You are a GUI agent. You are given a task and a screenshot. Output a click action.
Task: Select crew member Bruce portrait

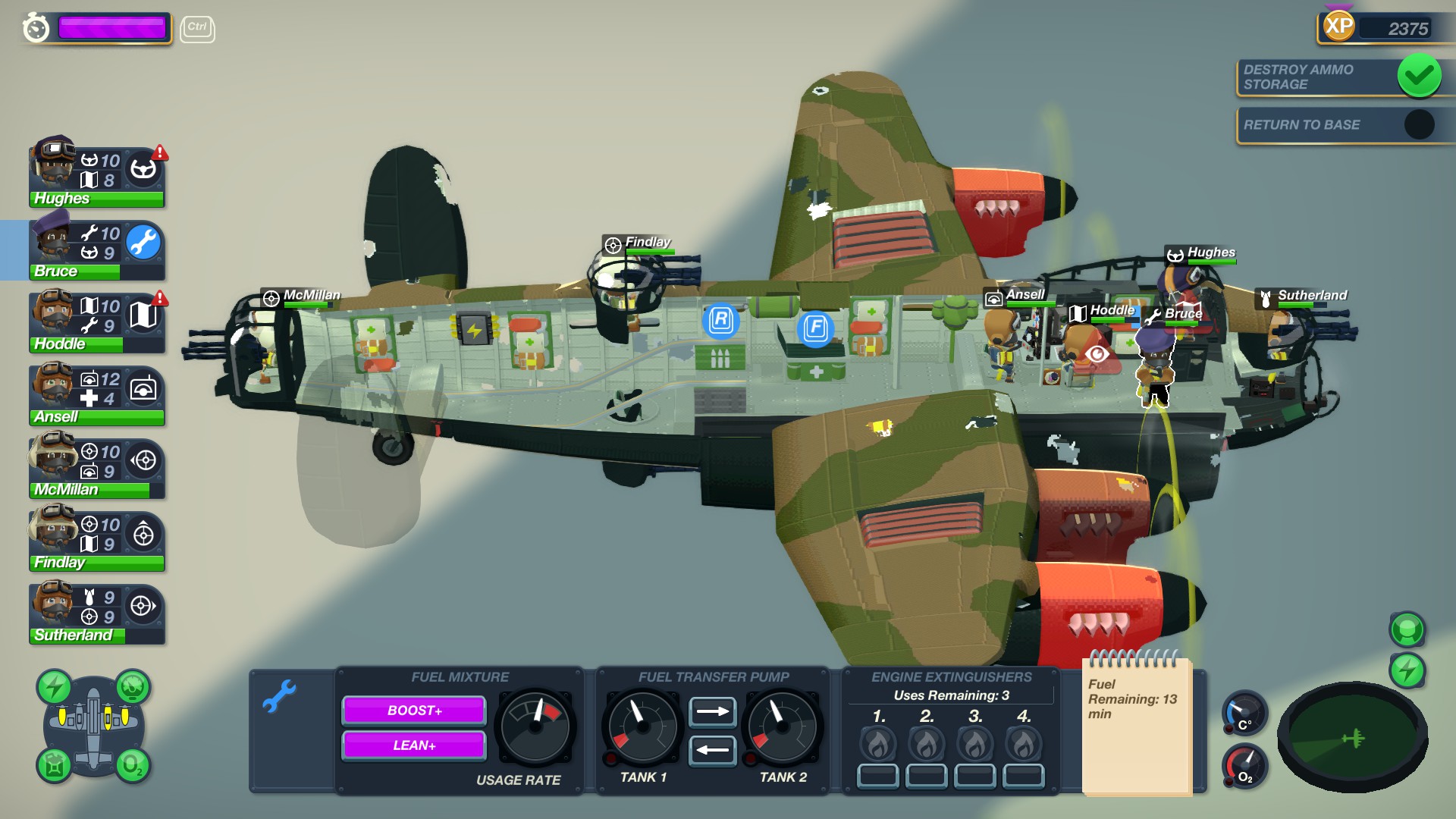click(55, 241)
